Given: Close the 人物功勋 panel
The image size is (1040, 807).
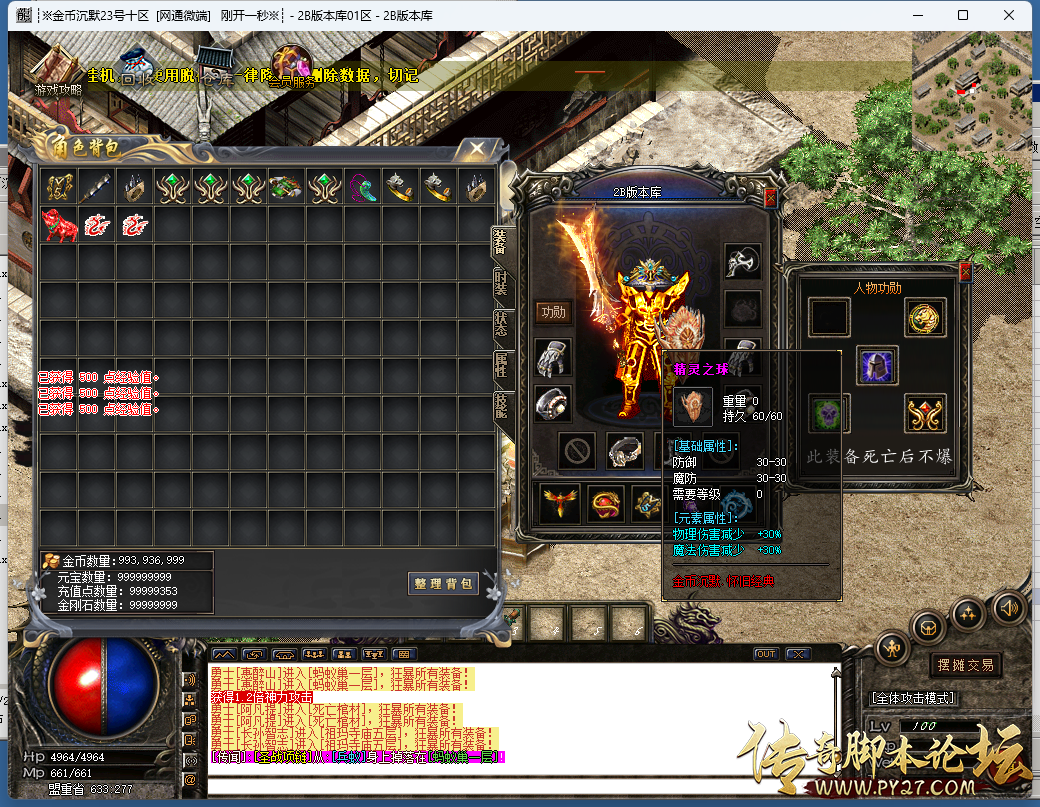Looking at the screenshot, I should (965, 271).
